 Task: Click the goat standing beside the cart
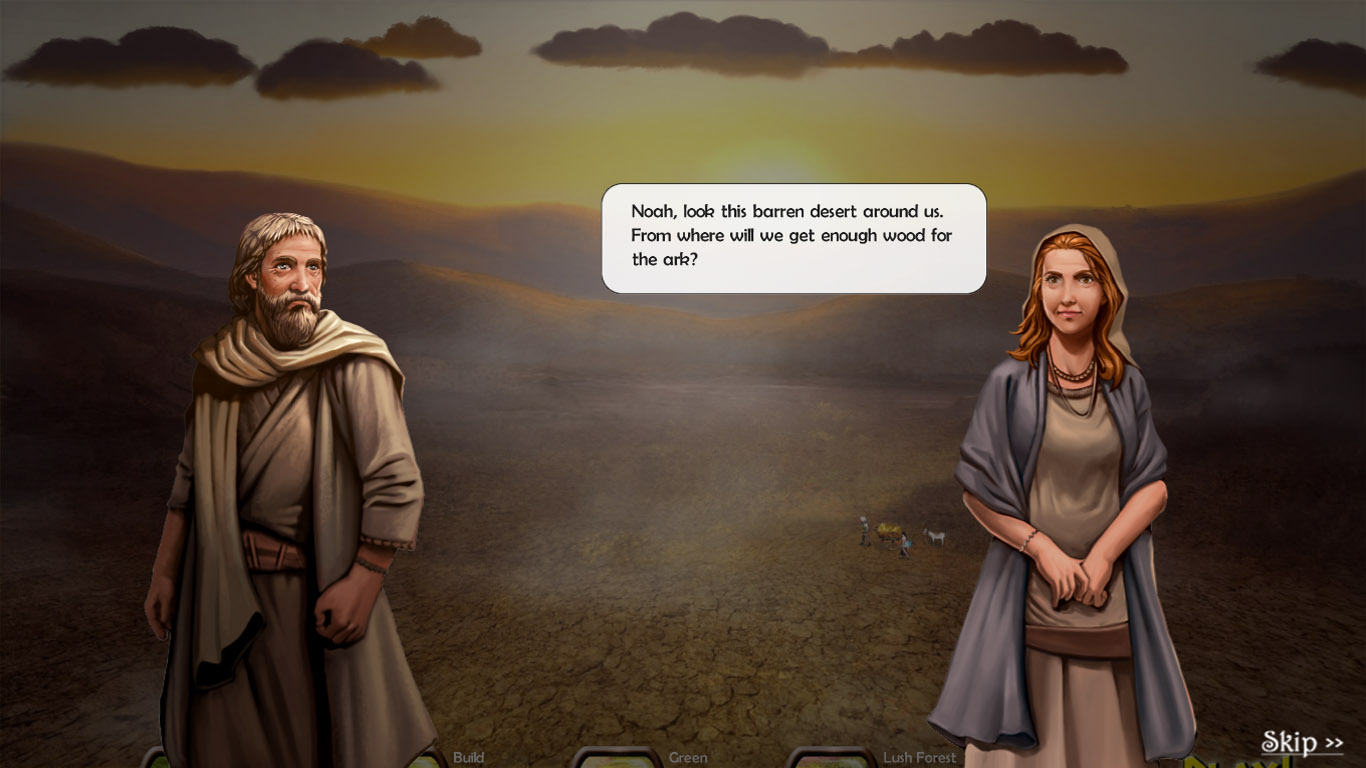point(933,538)
